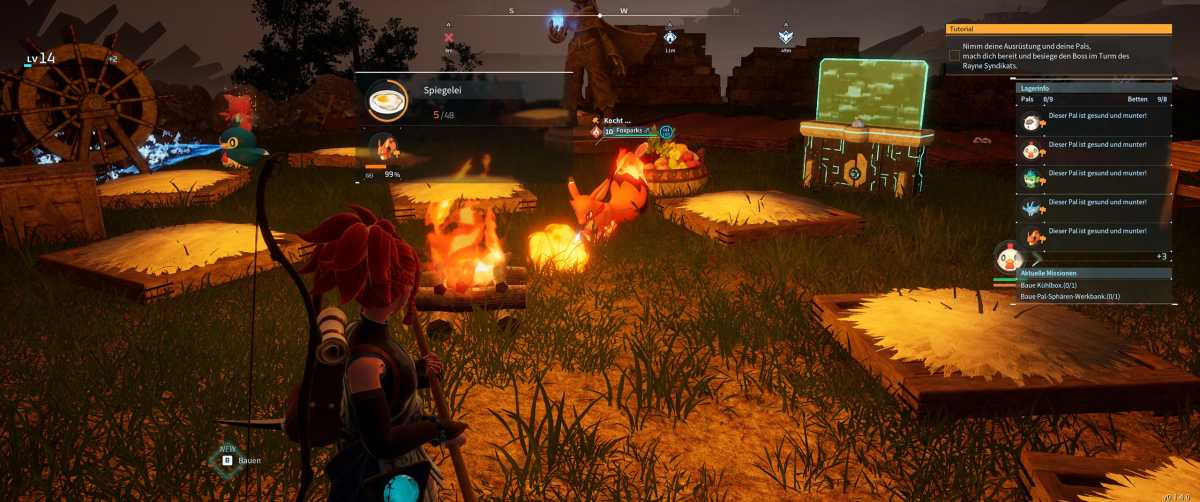Select the Spiegelei fried egg production icon
Image resolution: width=1200 pixels, height=502 pixels.
tap(387, 100)
